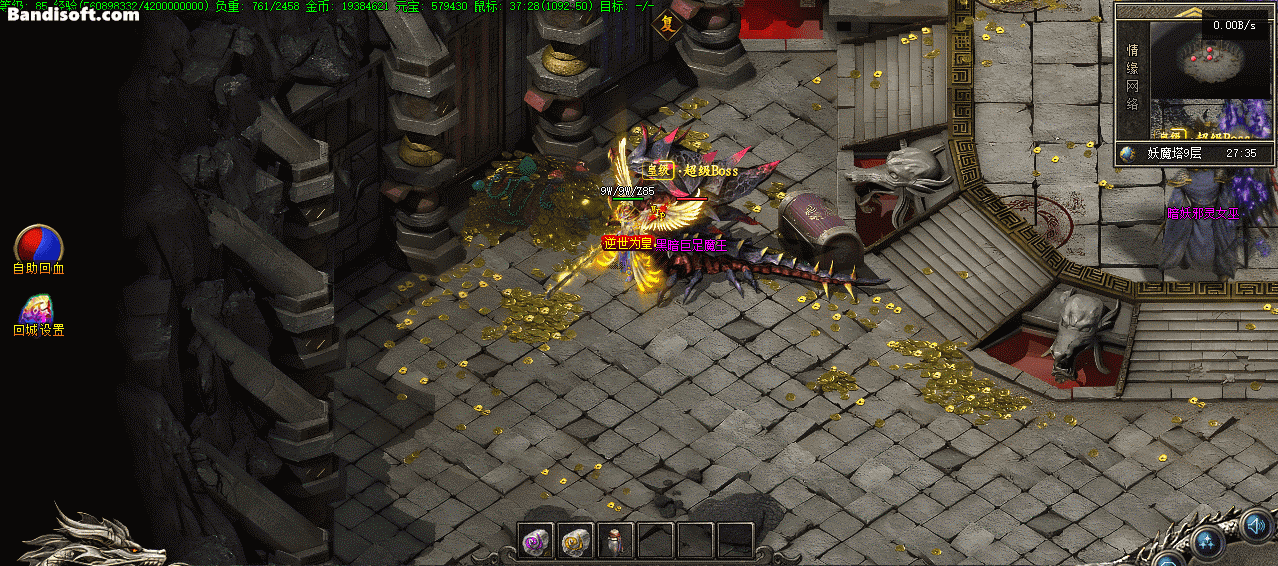Viewport: 1278px width, 566px height.
Task: Open the 自助回血 auto-heal button
Action: click(x=38, y=244)
